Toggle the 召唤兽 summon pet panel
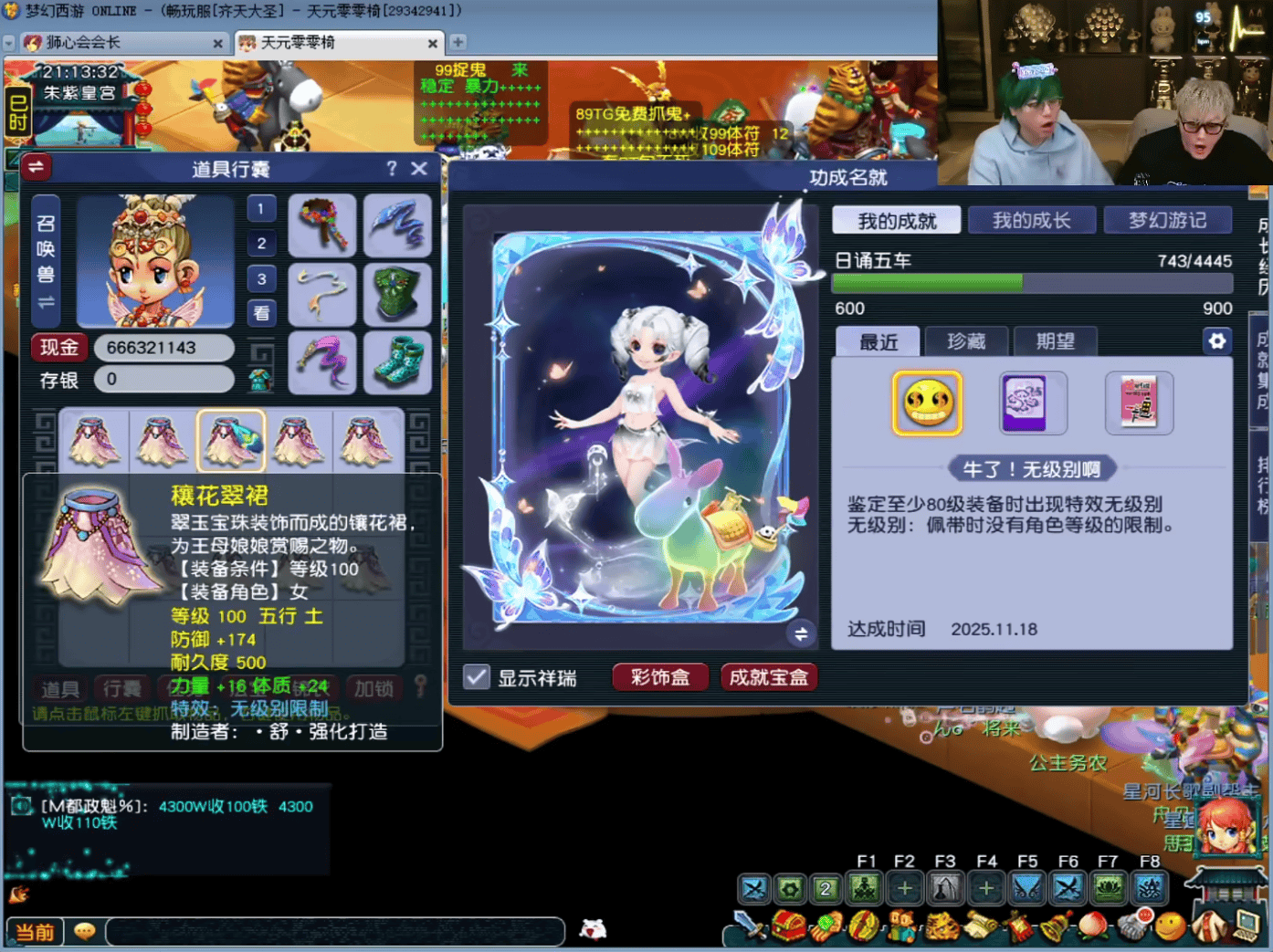 (46, 261)
